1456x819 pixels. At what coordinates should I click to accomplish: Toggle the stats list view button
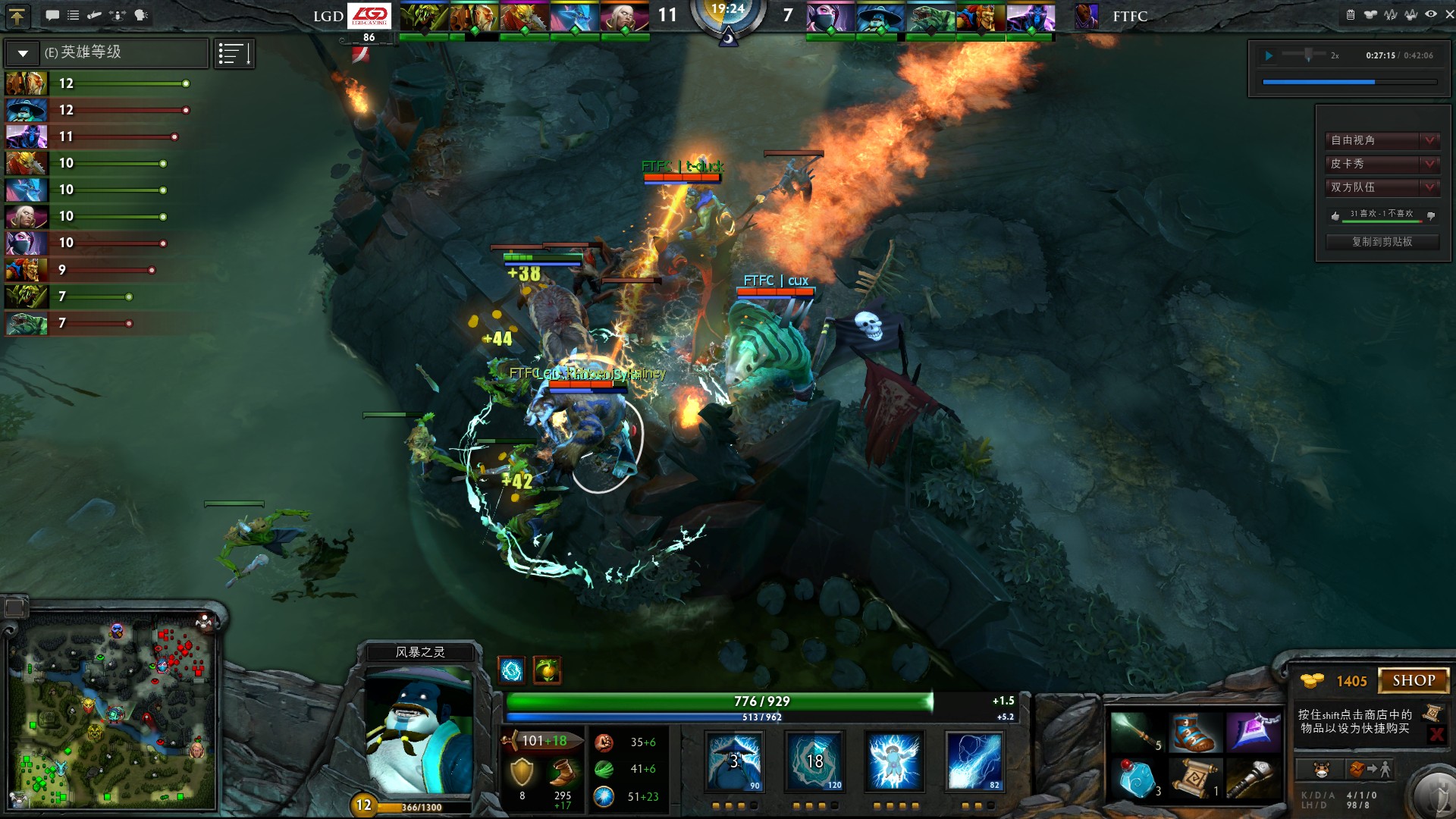(234, 54)
